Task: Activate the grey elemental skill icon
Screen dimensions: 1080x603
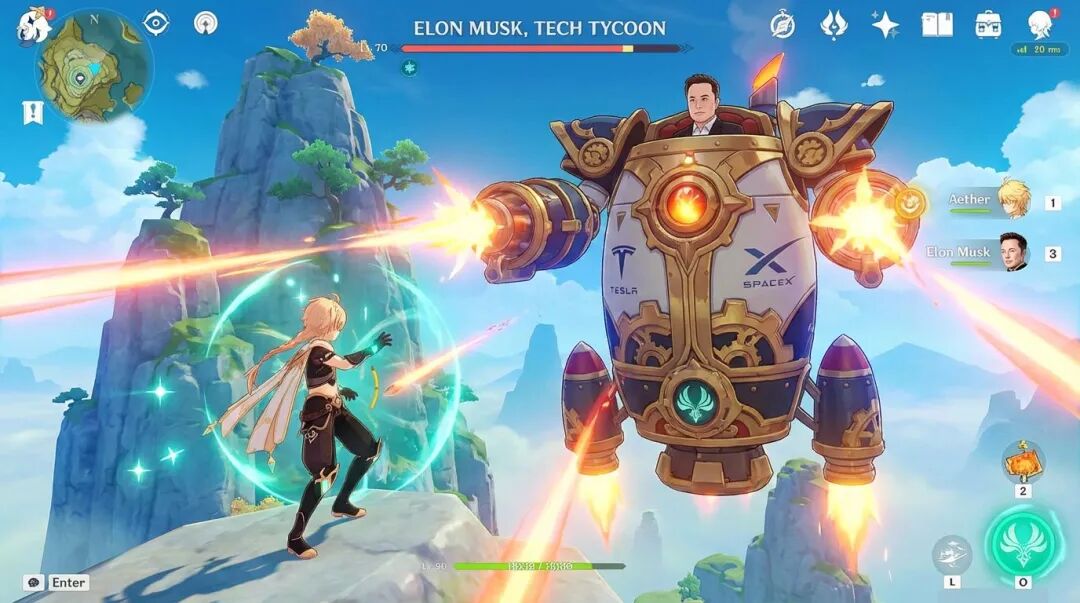Action: pyautogui.click(x=951, y=555)
